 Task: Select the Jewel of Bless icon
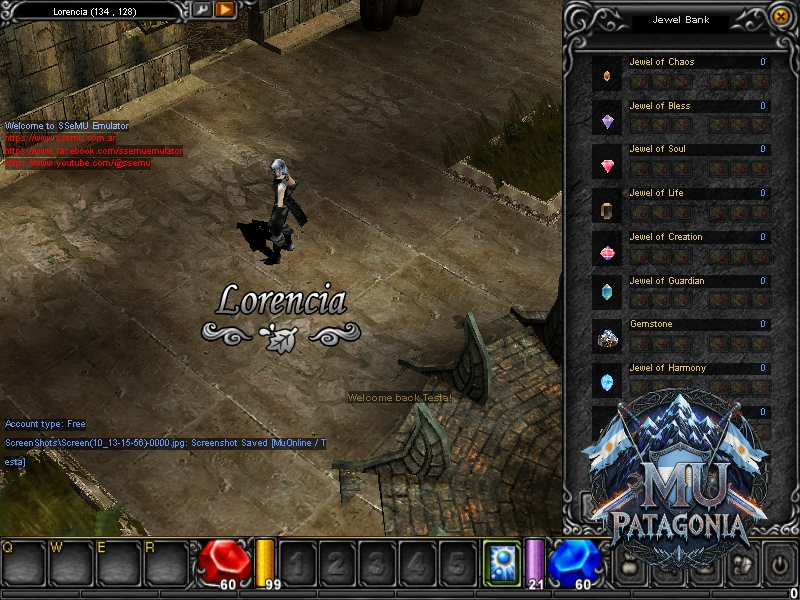(x=607, y=121)
